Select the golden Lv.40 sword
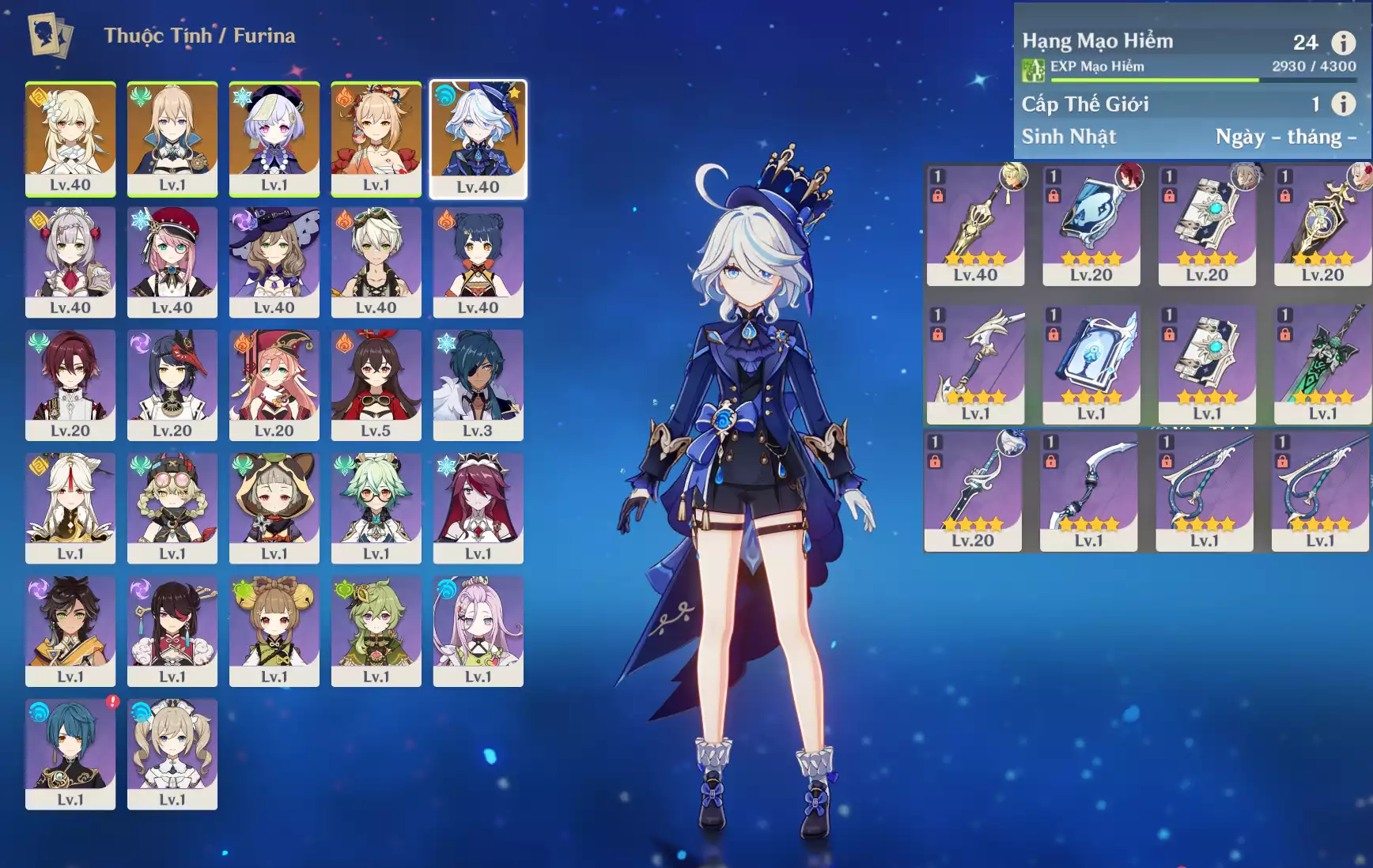Image resolution: width=1373 pixels, height=868 pixels. [975, 225]
